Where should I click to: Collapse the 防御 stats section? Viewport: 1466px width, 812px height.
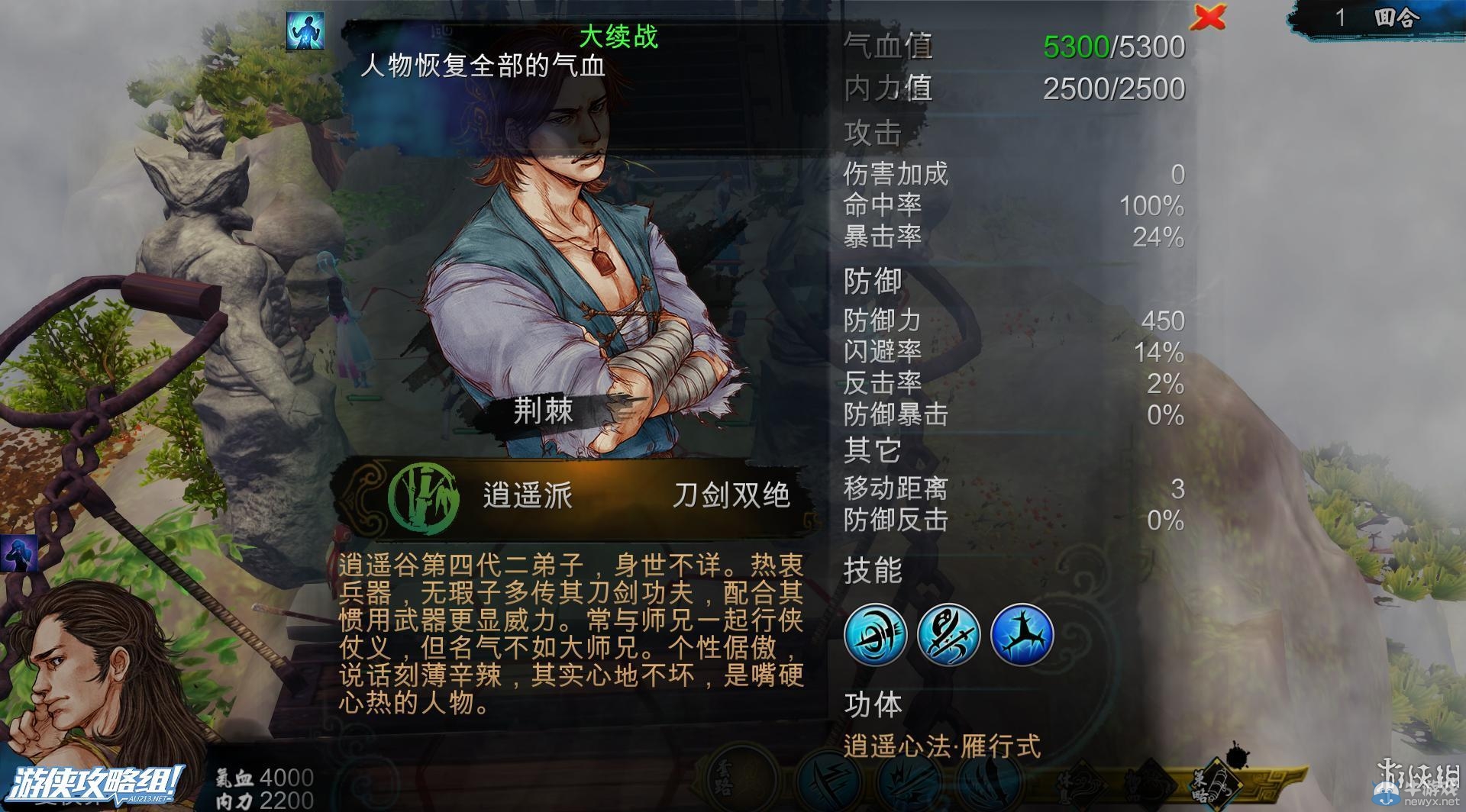(872, 281)
